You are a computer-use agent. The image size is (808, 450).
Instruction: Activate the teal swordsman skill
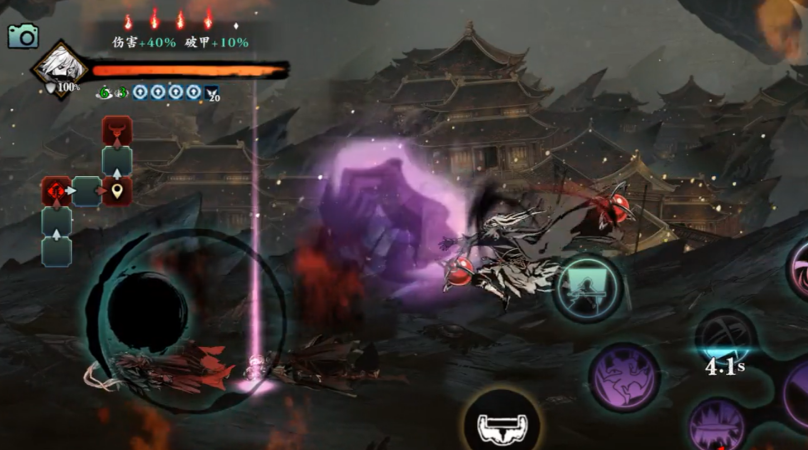tap(588, 288)
